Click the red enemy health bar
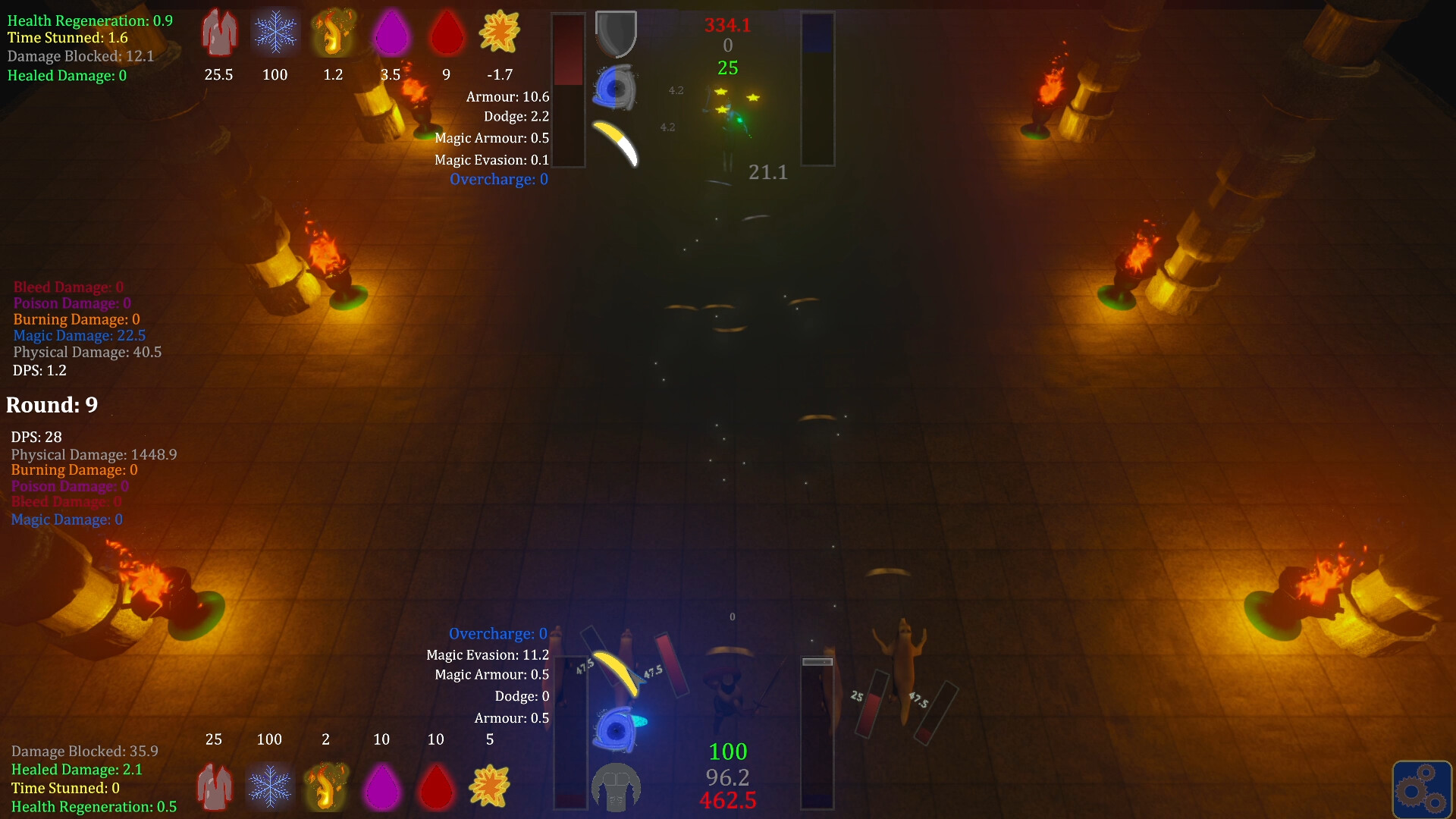 click(x=569, y=87)
